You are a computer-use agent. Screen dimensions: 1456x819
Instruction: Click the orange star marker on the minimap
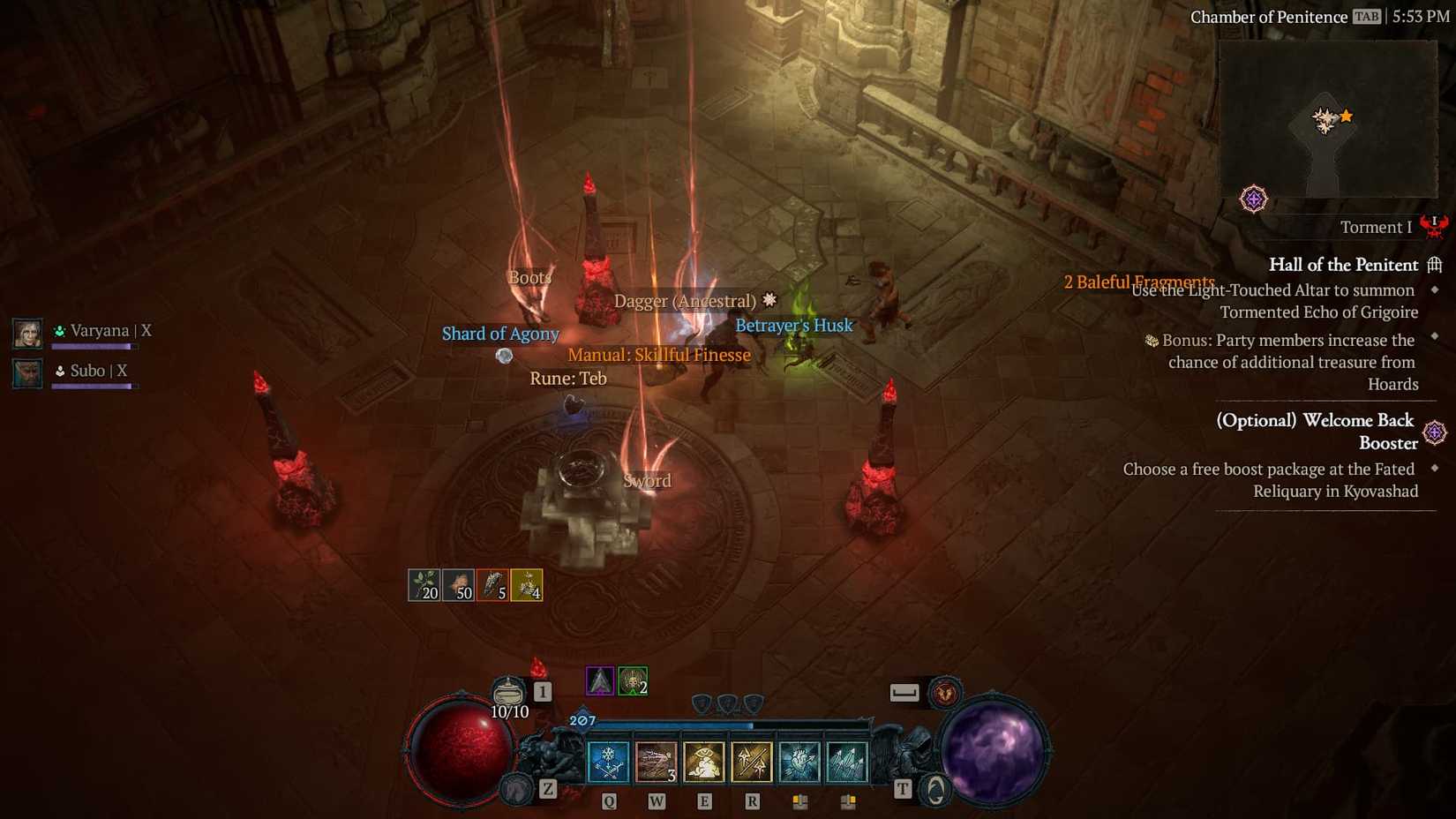(1347, 114)
